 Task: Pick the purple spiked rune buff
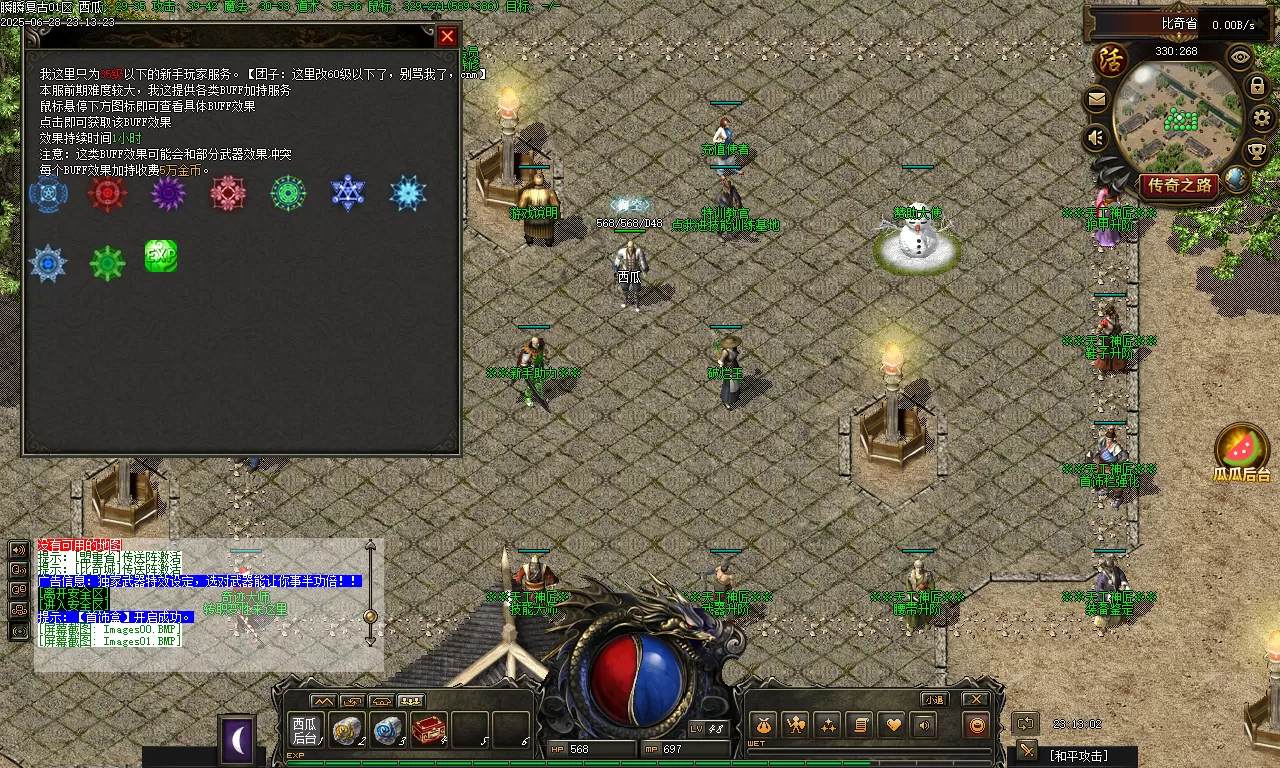[168, 193]
